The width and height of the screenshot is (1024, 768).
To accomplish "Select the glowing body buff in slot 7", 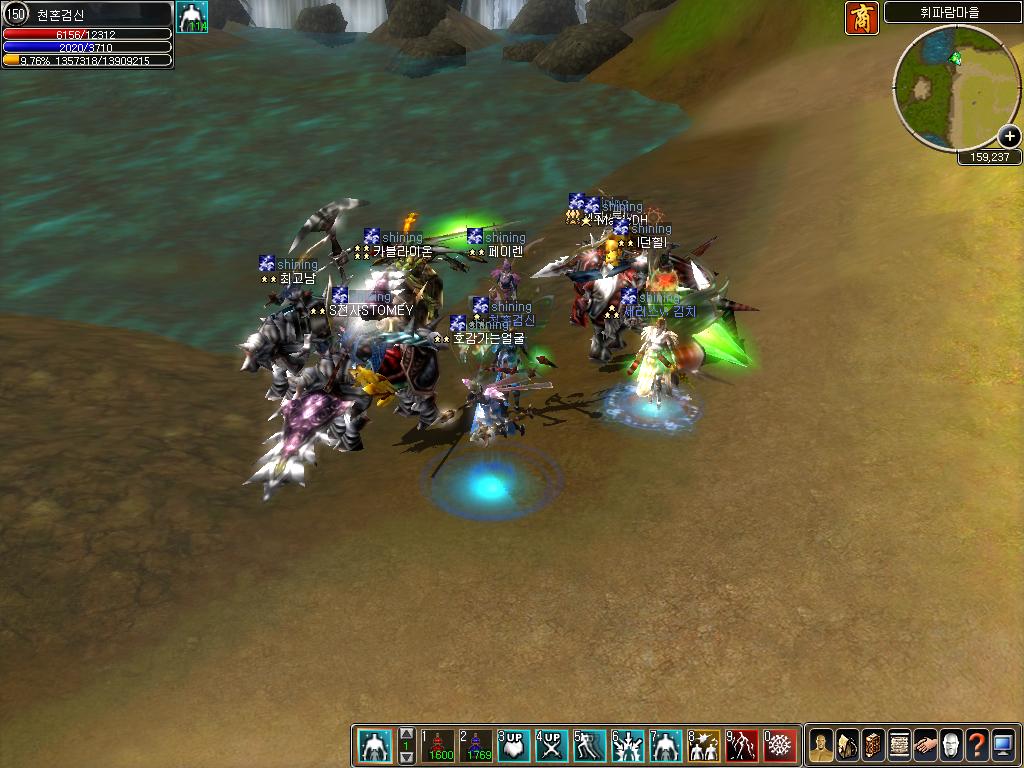I will [665, 746].
